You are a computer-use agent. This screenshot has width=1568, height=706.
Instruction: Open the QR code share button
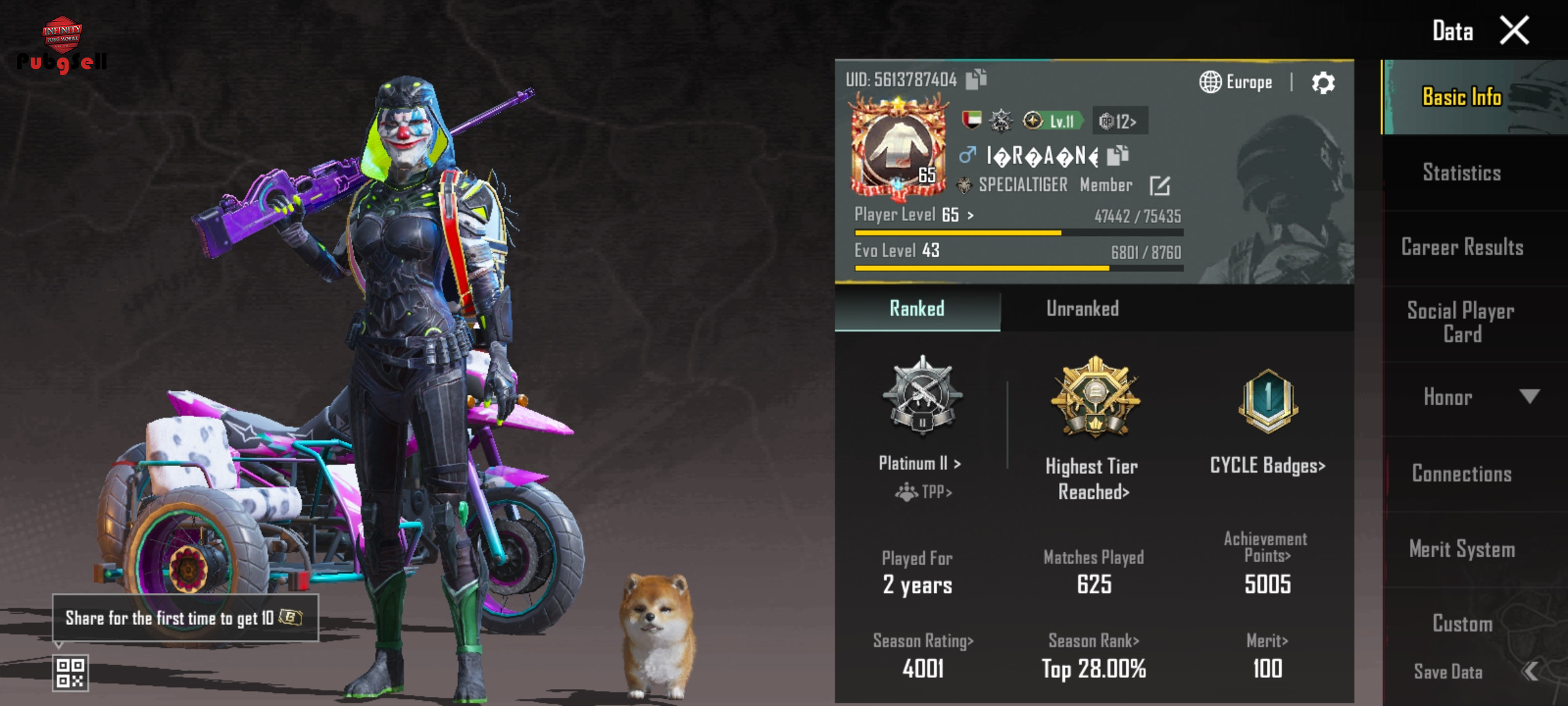pos(70,673)
